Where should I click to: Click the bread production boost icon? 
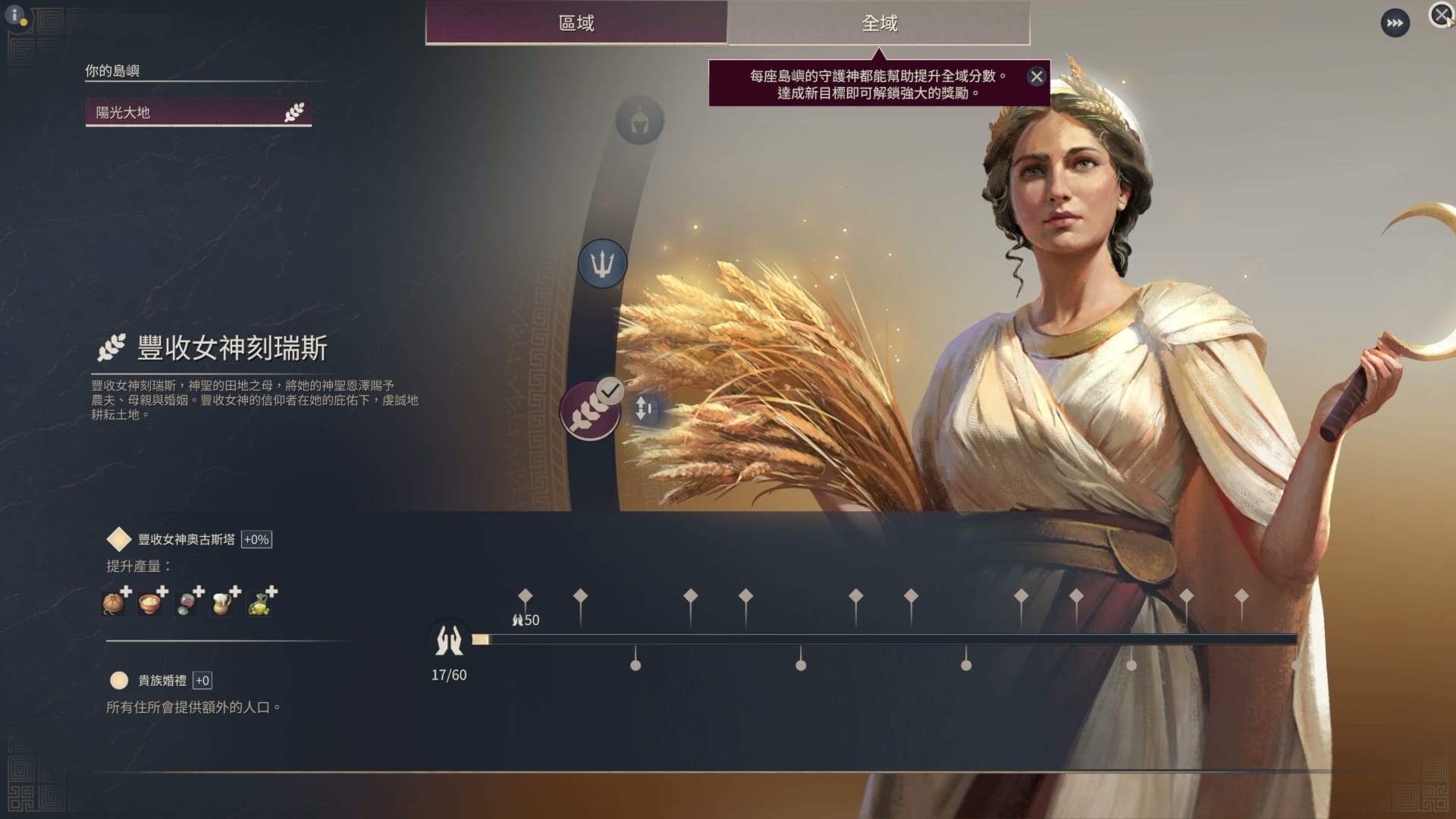pos(114,602)
